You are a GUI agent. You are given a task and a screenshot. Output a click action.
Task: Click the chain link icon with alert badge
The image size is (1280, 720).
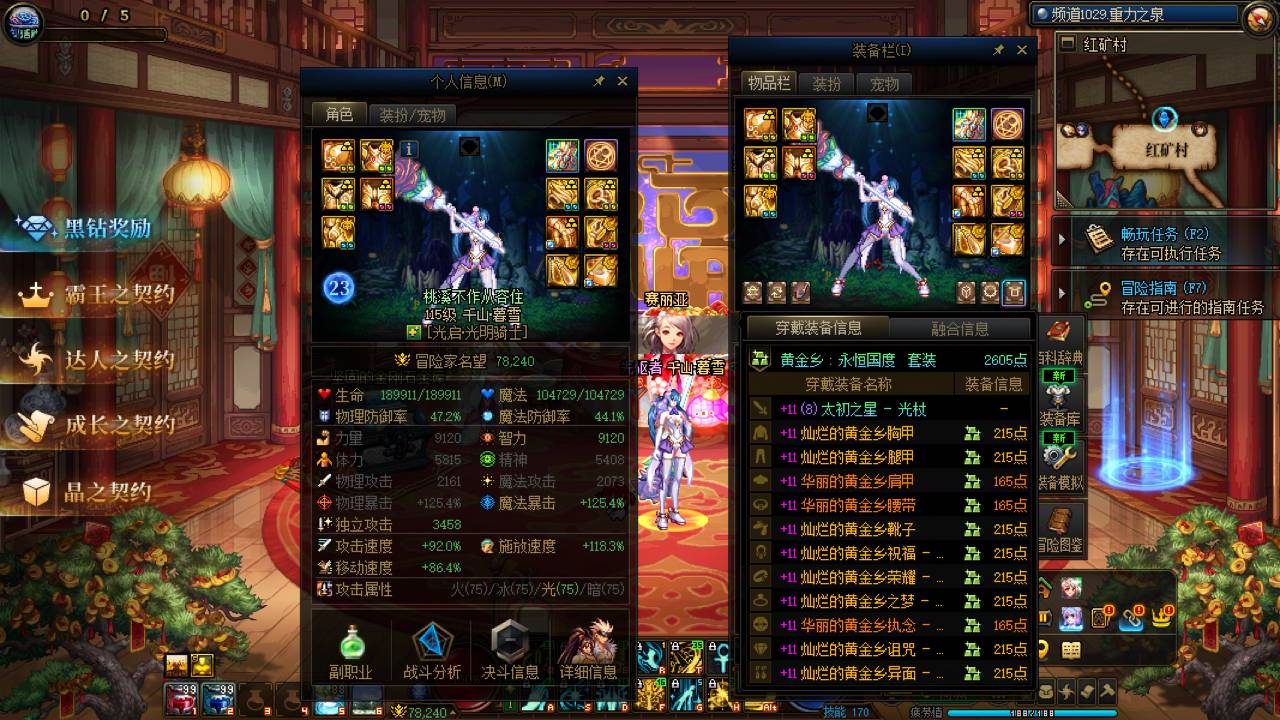pyautogui.click(x=1131, y=618)
